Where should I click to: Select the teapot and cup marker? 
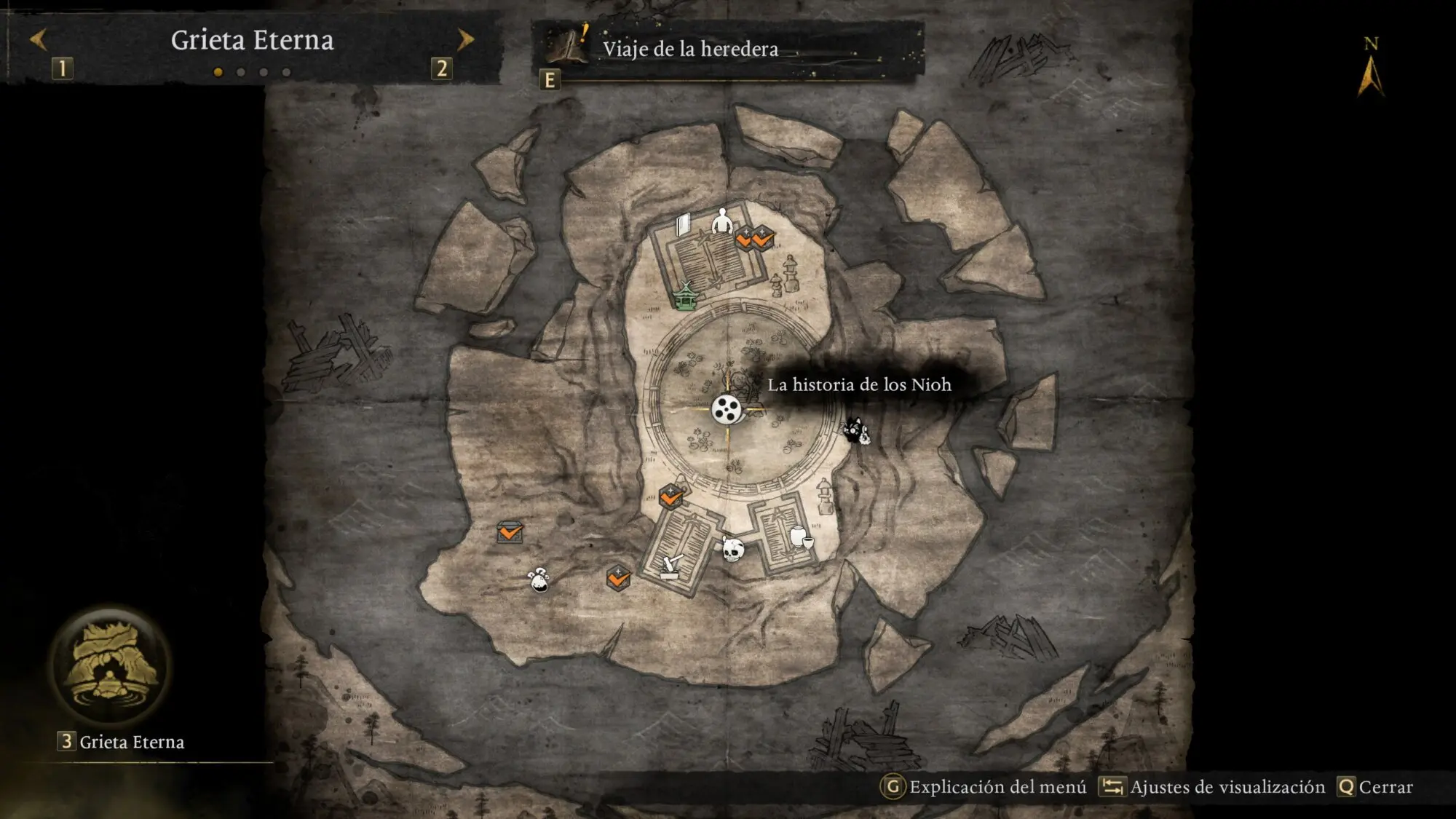[801, 537]
